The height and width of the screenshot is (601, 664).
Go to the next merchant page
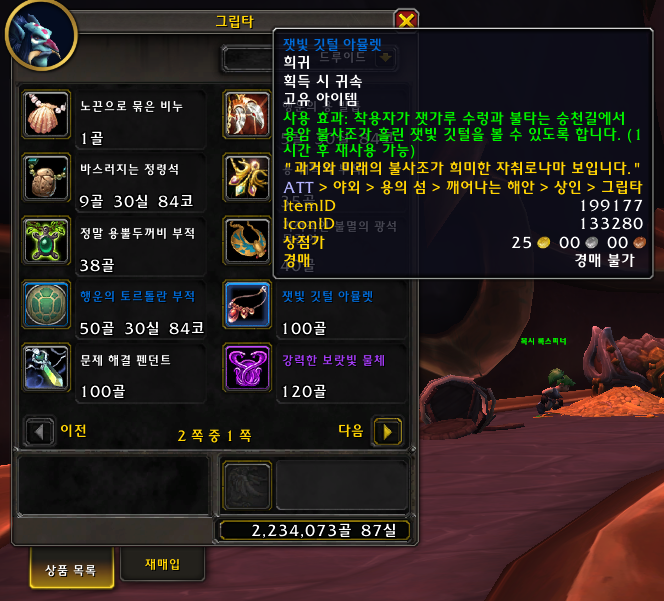click(x=387, y=431)
